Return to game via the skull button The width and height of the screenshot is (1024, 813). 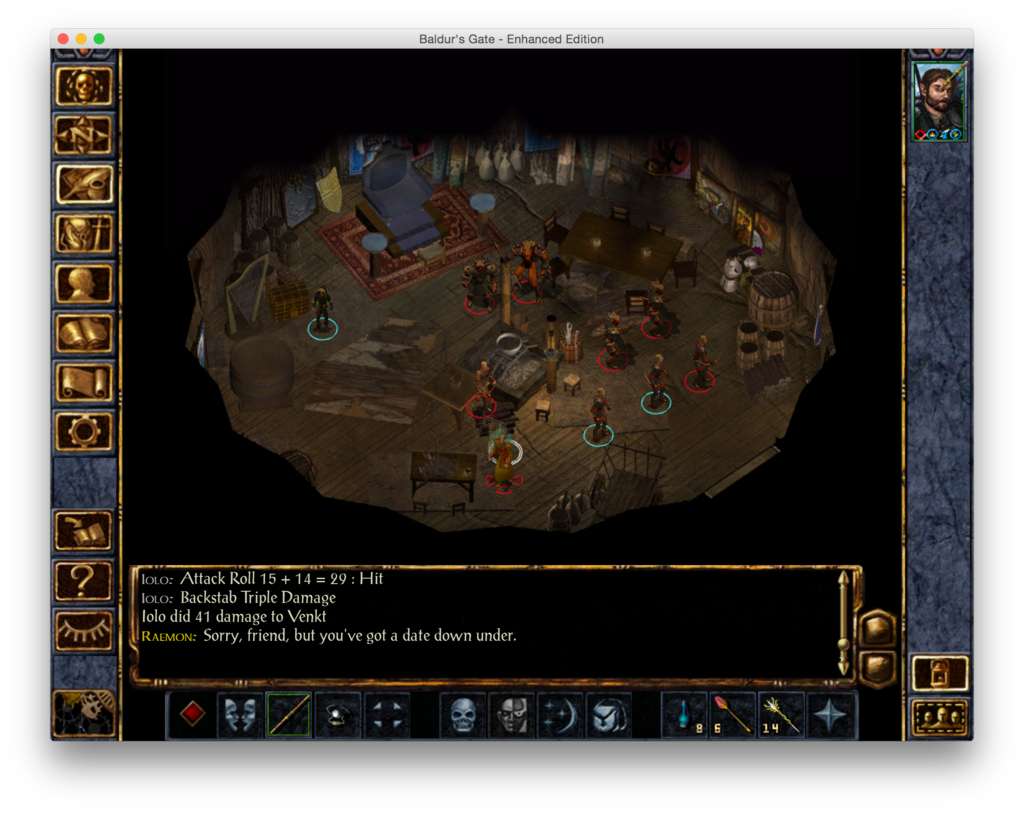click(85, 87)
